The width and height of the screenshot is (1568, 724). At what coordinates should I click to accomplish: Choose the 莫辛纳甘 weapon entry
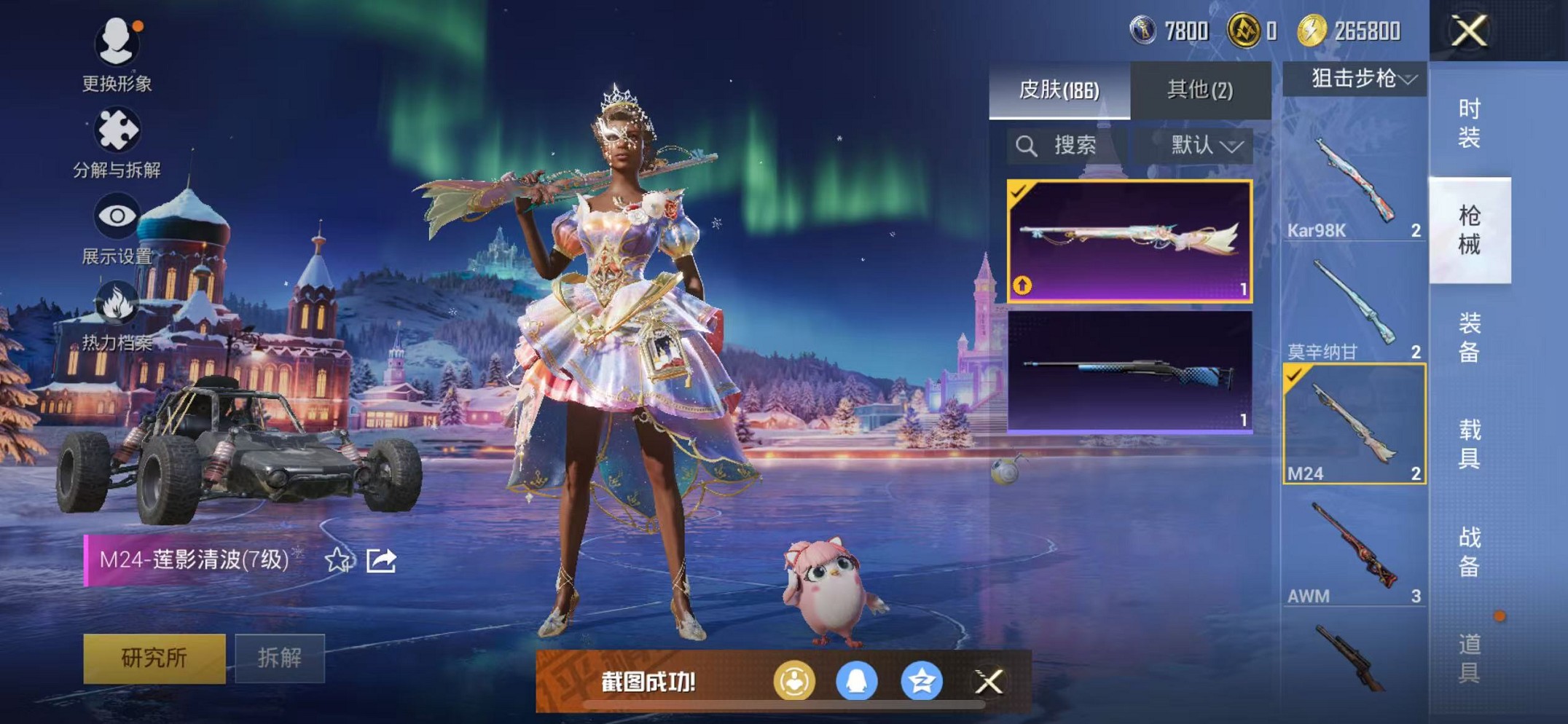(x=1354, y=307)
